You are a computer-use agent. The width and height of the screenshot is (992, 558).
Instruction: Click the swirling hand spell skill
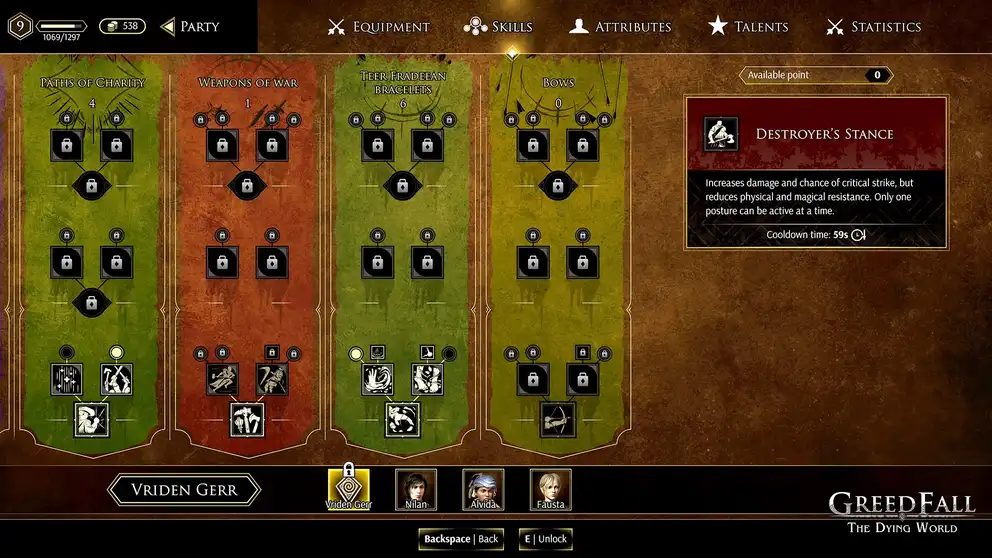point(377,379)
